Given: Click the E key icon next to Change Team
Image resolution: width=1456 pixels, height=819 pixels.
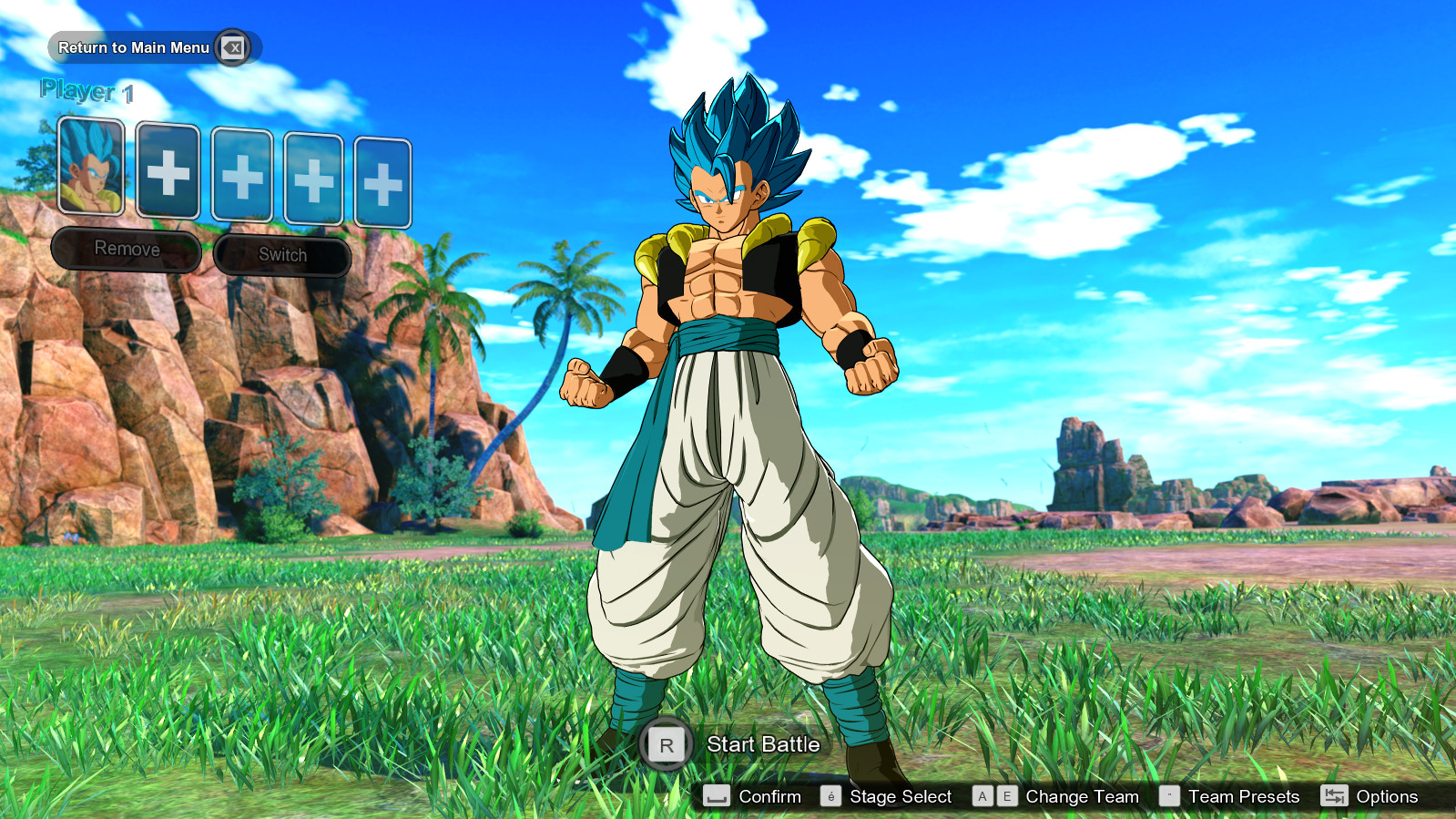Looking at the screenshot, I should coord(1006,796).
